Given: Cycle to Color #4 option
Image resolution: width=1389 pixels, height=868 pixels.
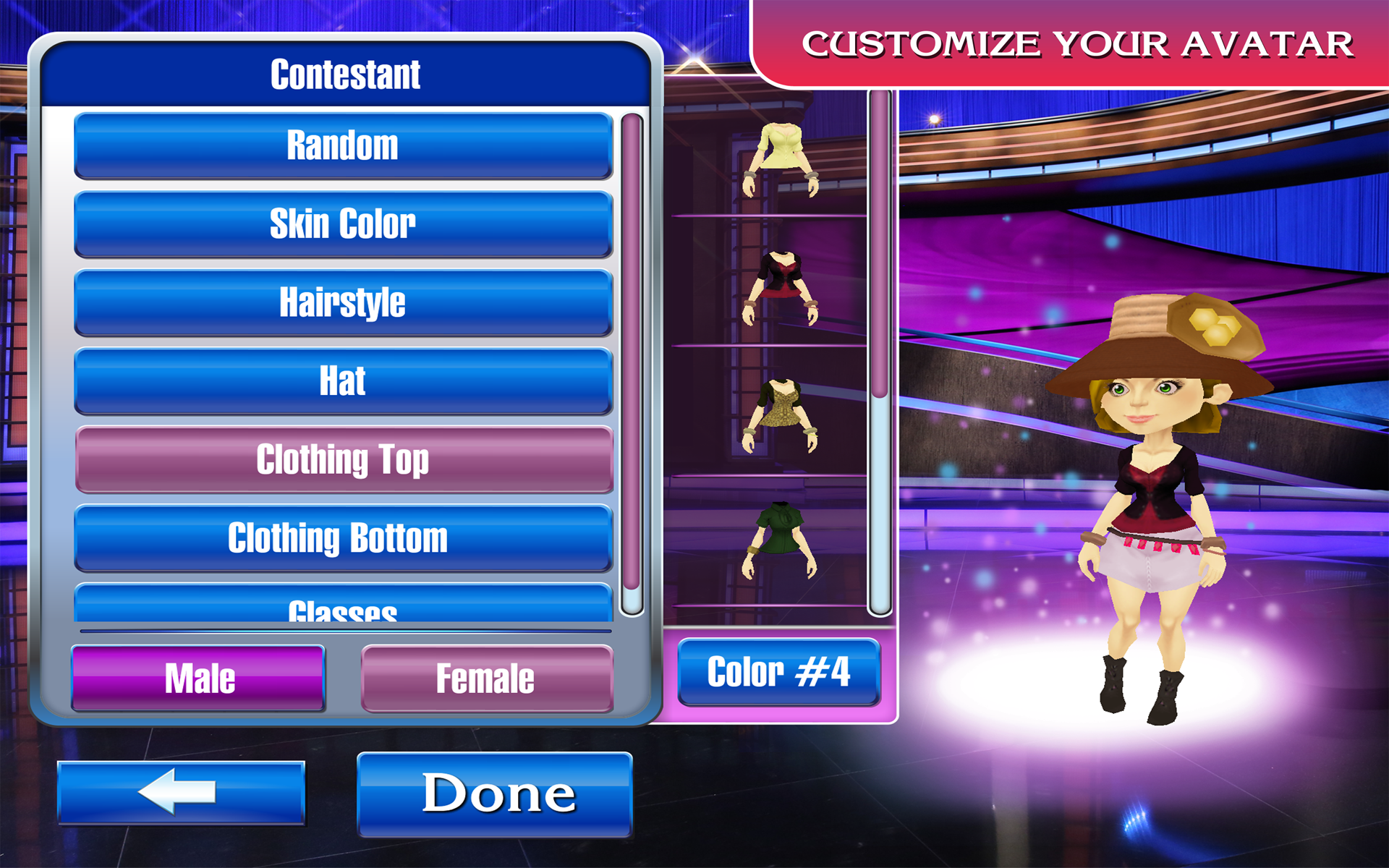Looking at the screenshot, I should (780, 672).
